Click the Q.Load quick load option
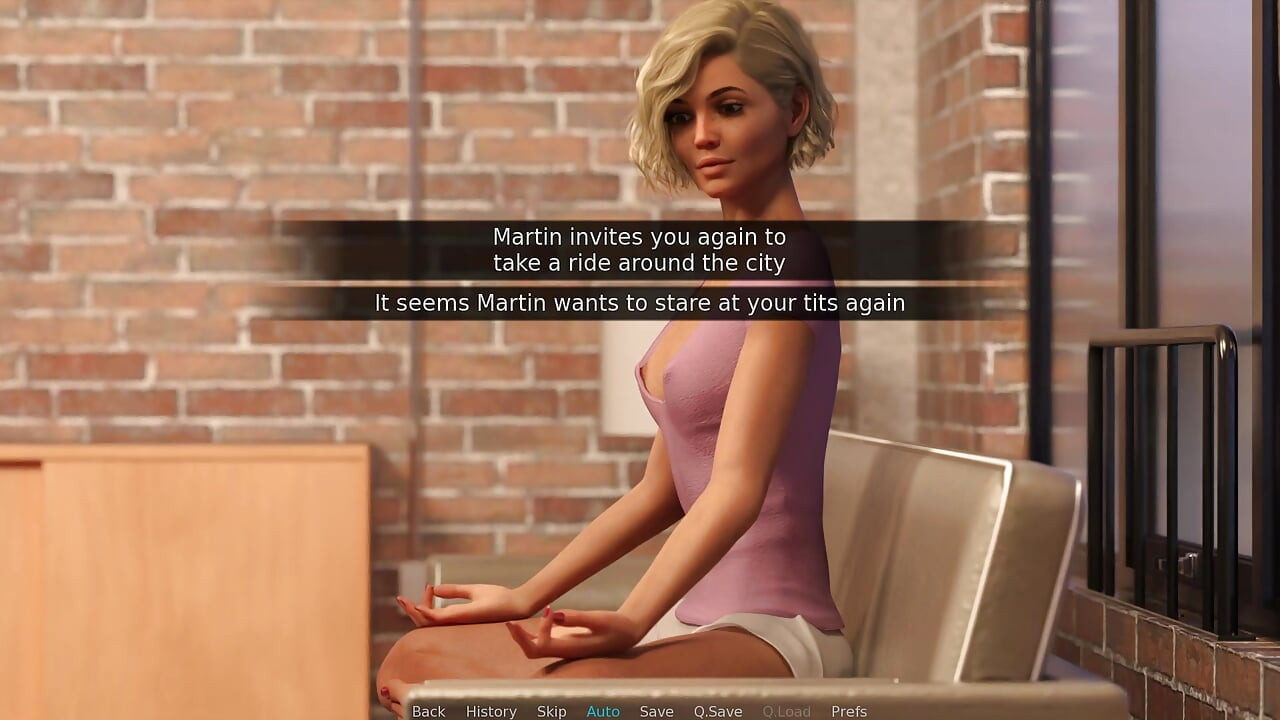The height and width of the screenshot is (720, 1280). point(786,711)
